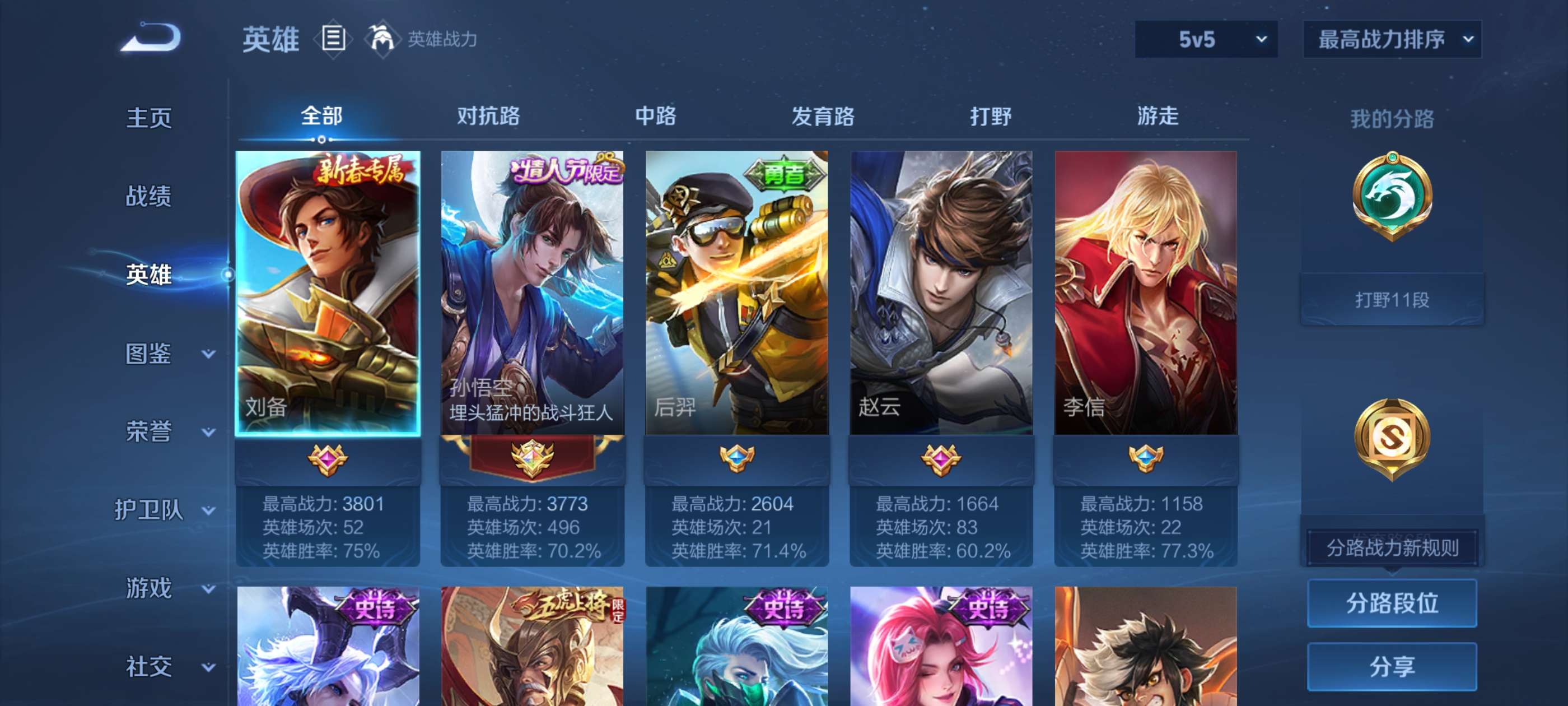Image resolution: width=1568 pixels, height=706 pixels.
Task: Click 刘备's rank gem badge below his card
Action: point(329,461)
